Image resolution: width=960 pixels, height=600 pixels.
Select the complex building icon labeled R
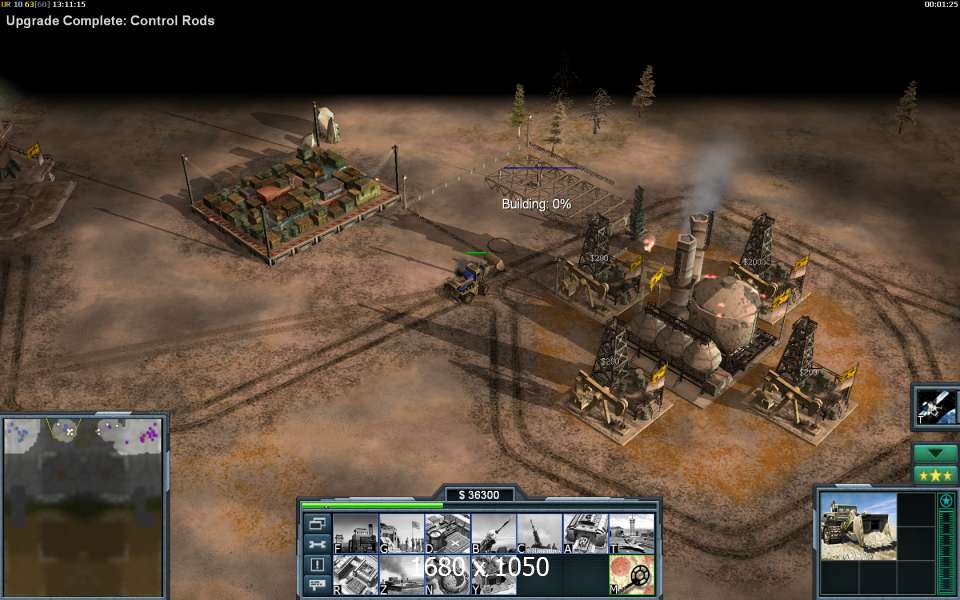click(355, 574)
